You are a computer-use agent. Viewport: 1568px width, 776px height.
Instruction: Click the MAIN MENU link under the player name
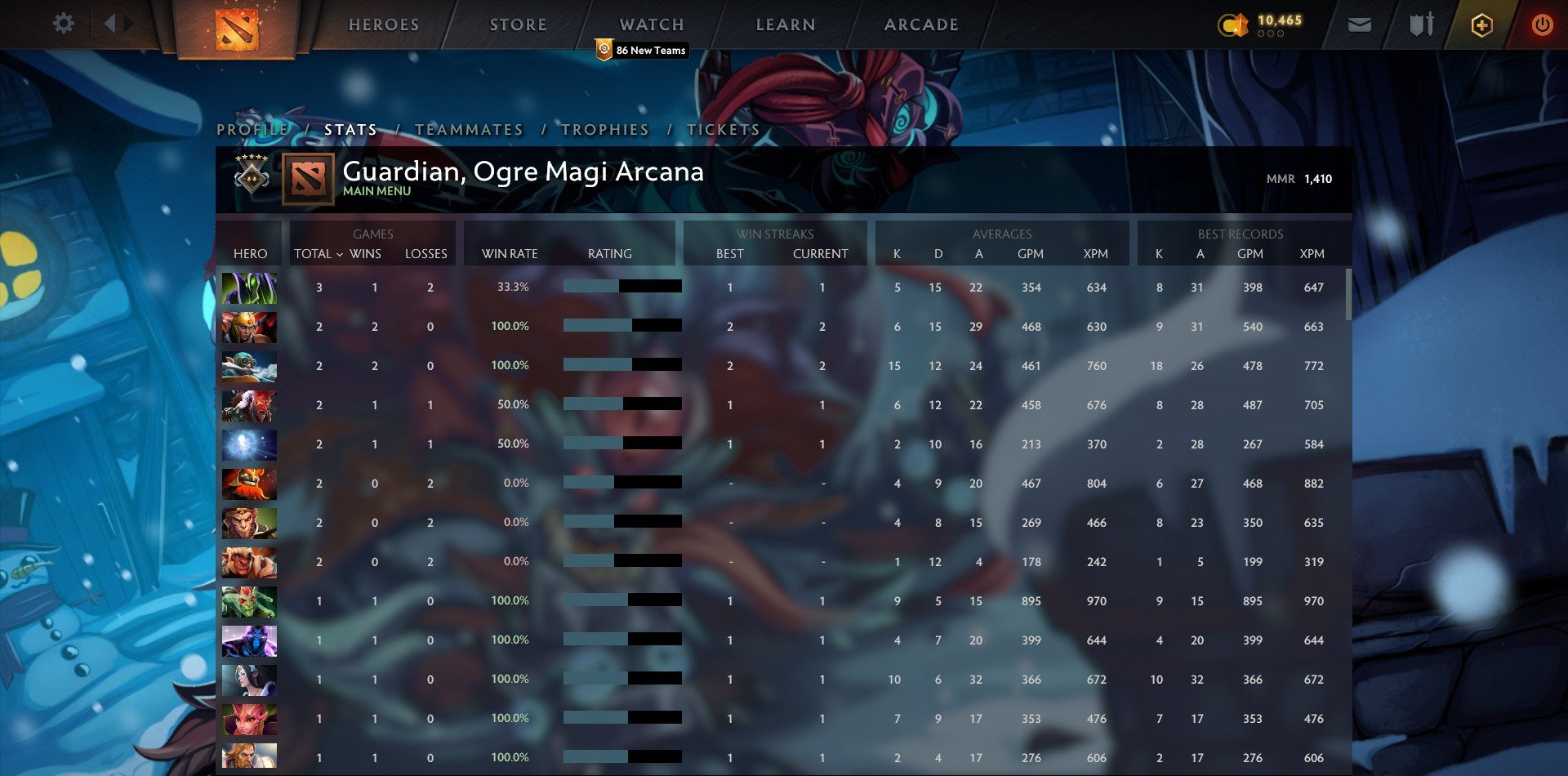click(x=376, y=191)
